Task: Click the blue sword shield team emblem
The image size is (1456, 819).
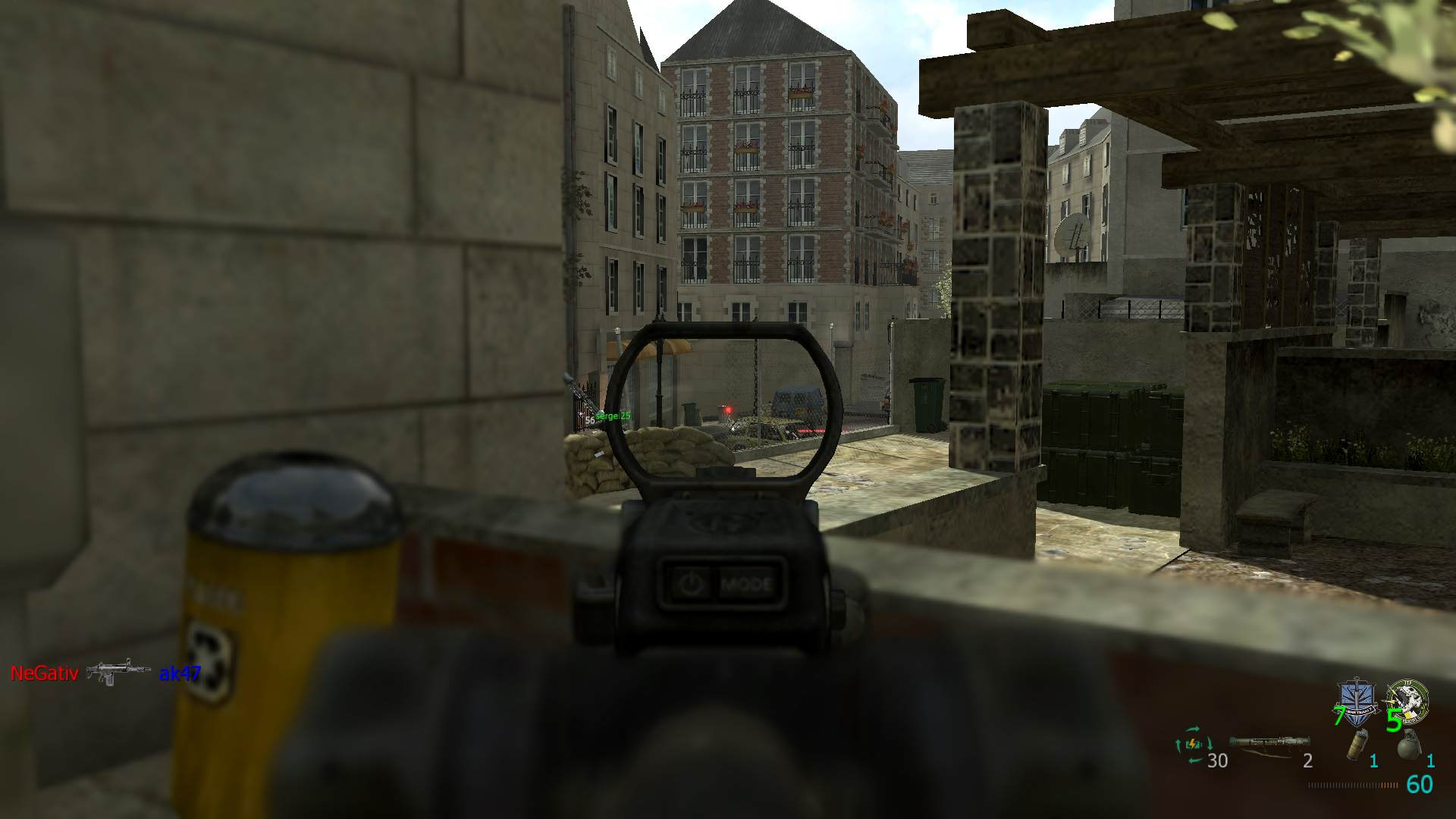Action: (x=1357, y=701)
